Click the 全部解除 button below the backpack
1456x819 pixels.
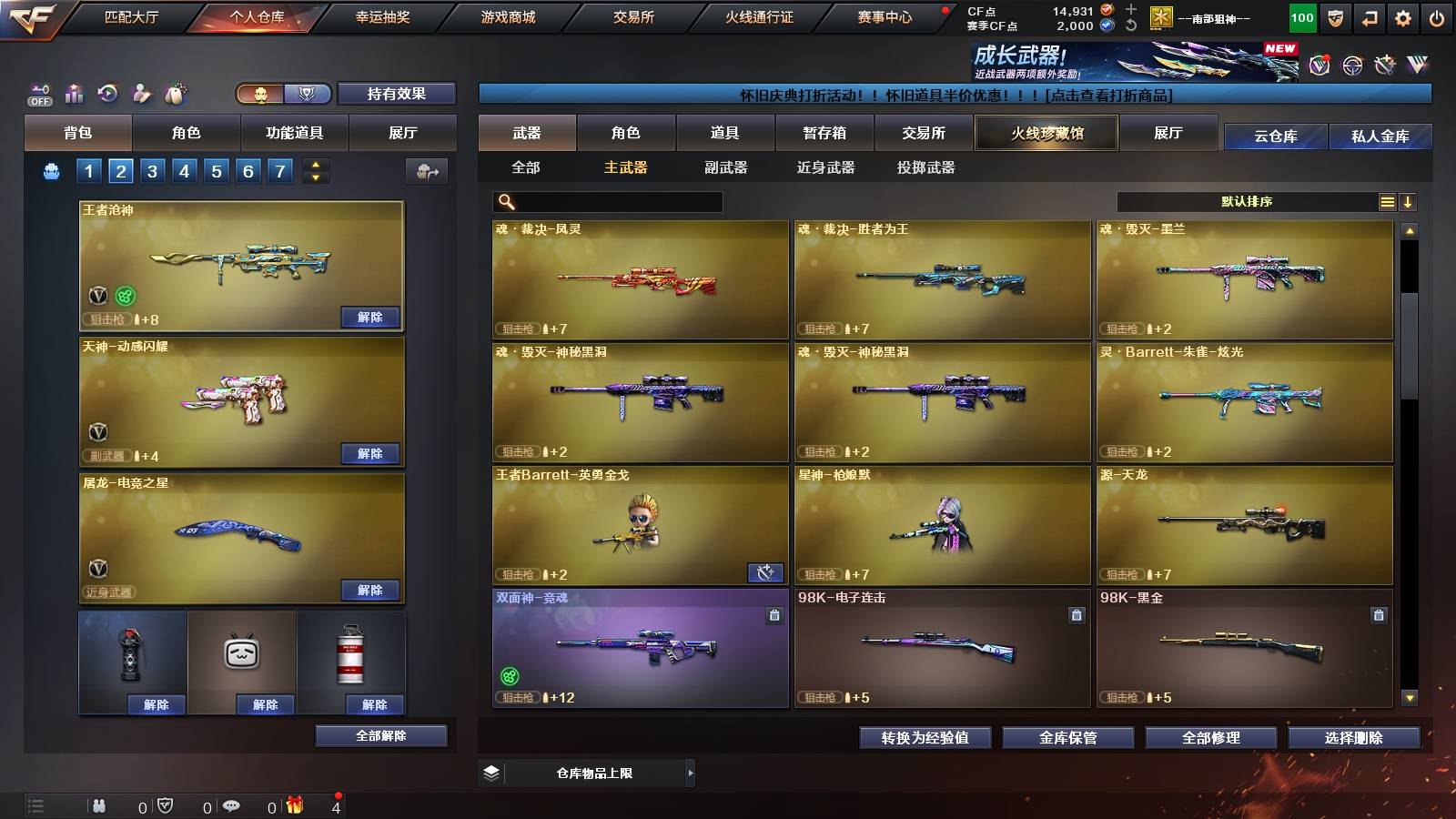click(x=379, y=735)
